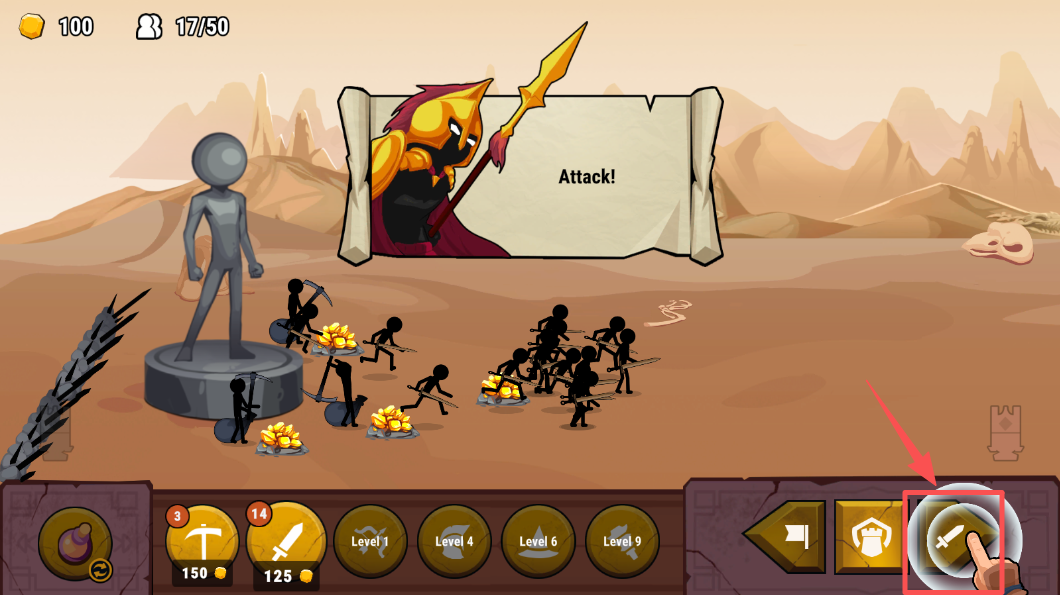Choose the locked Level 6 wizard hat unit
The image size is (1060, 595).
pyautogui.click(x=538, y=541)
